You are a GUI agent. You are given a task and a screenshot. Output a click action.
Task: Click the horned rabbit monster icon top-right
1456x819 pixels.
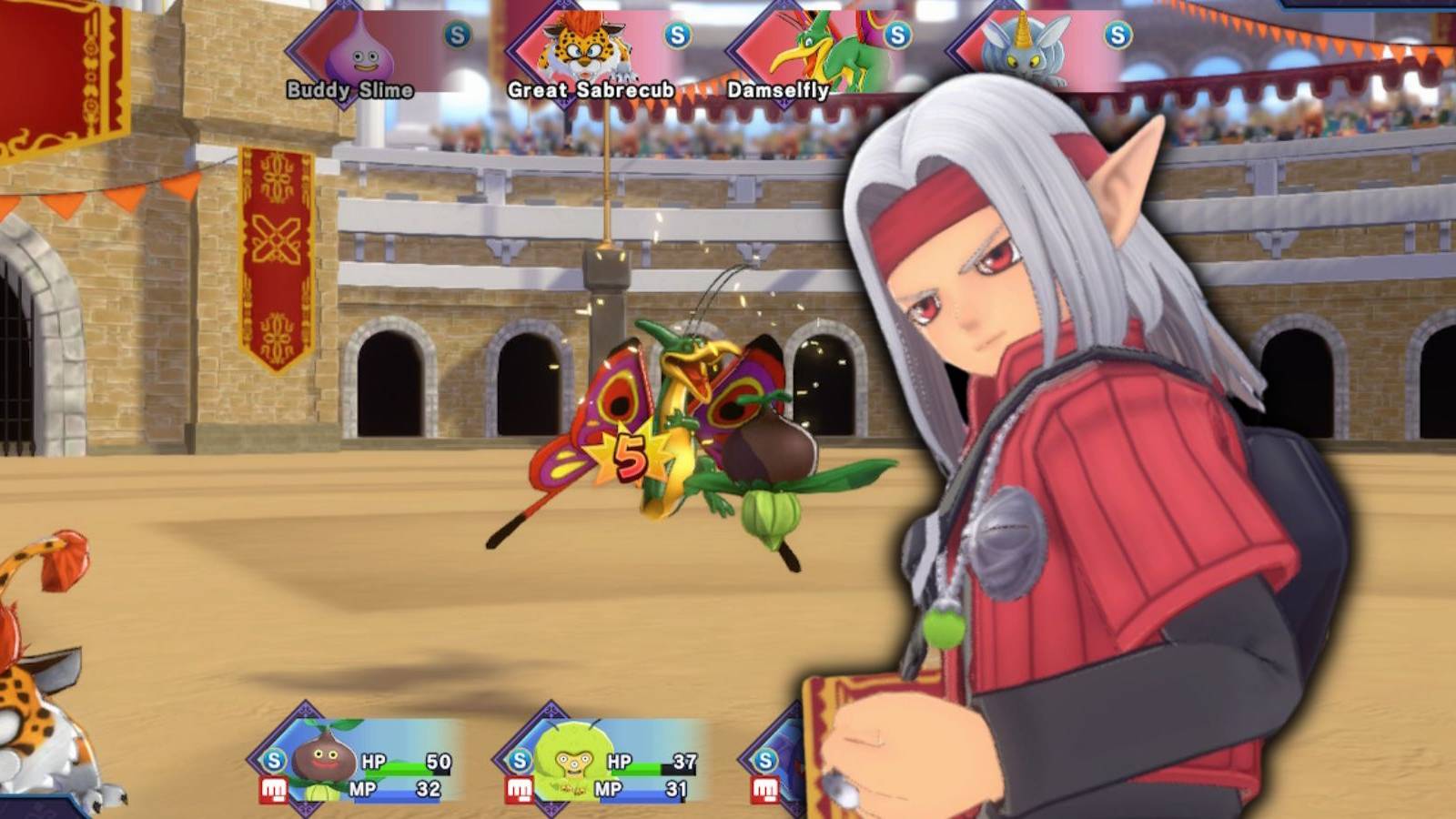pos(1024,50)
